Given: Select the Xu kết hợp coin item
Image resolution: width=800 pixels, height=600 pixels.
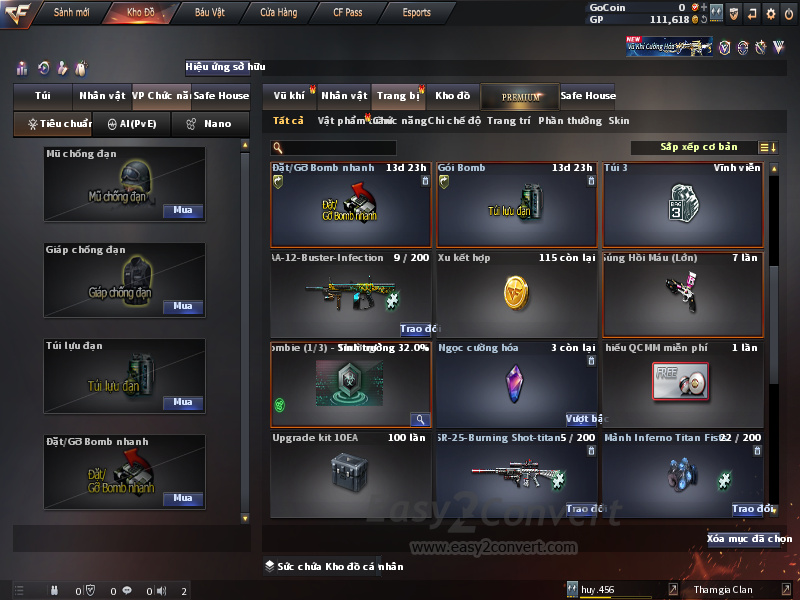Looking at the screenshot, I should click(x=516, y=294).
